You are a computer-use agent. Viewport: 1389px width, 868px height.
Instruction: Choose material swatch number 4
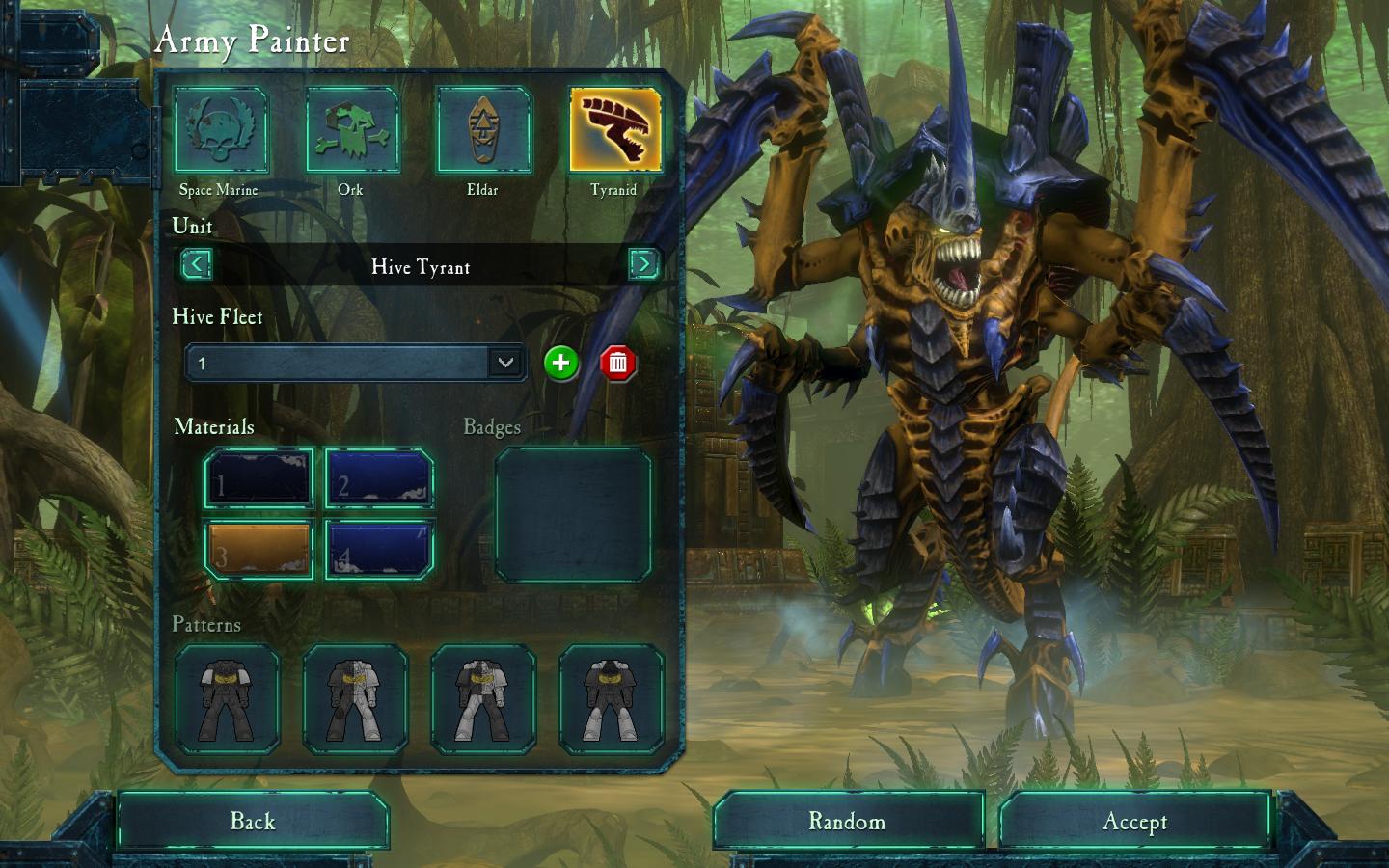tap(379, 550)
